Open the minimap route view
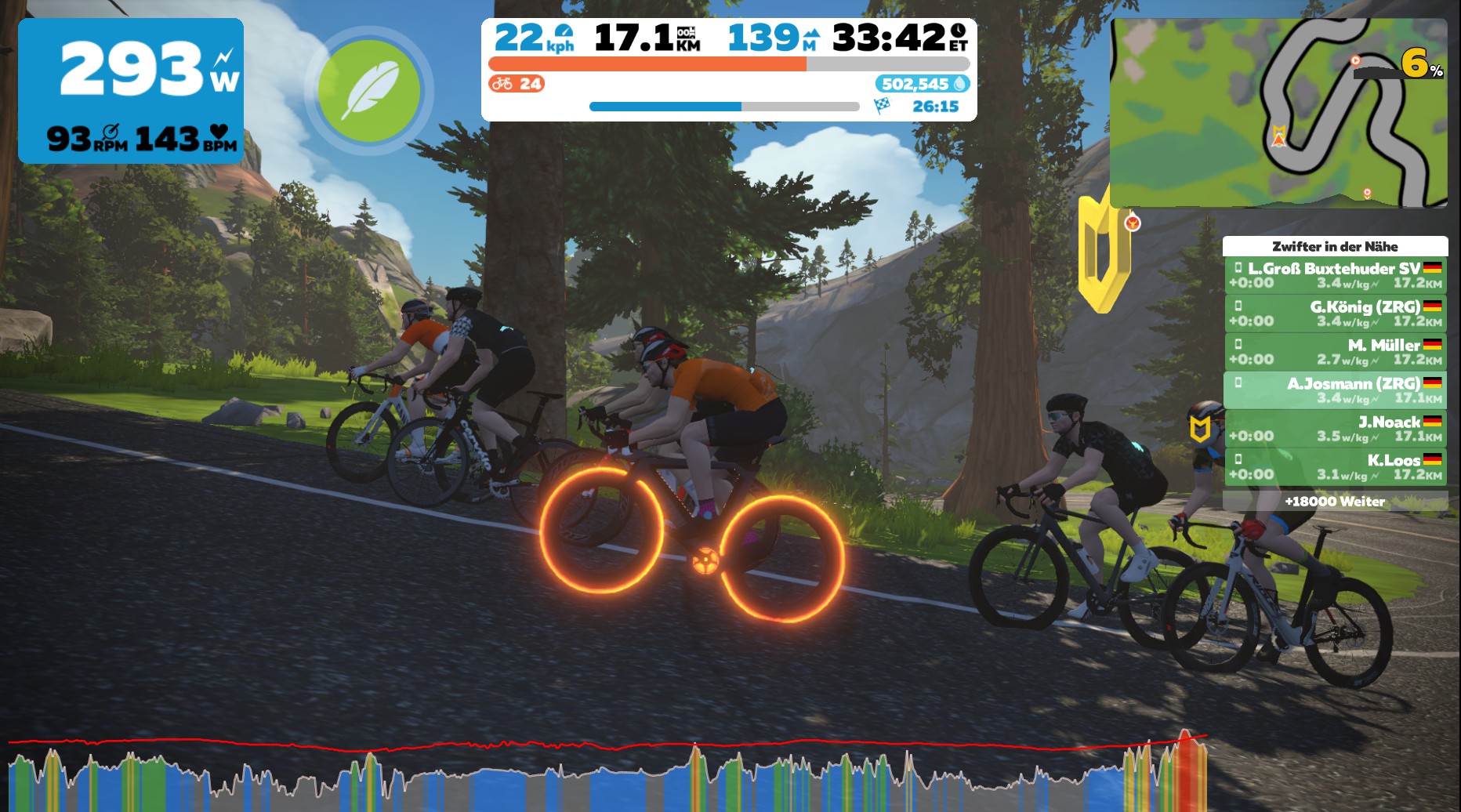The image size is (1461, 812). click(x=1278, y=113)
